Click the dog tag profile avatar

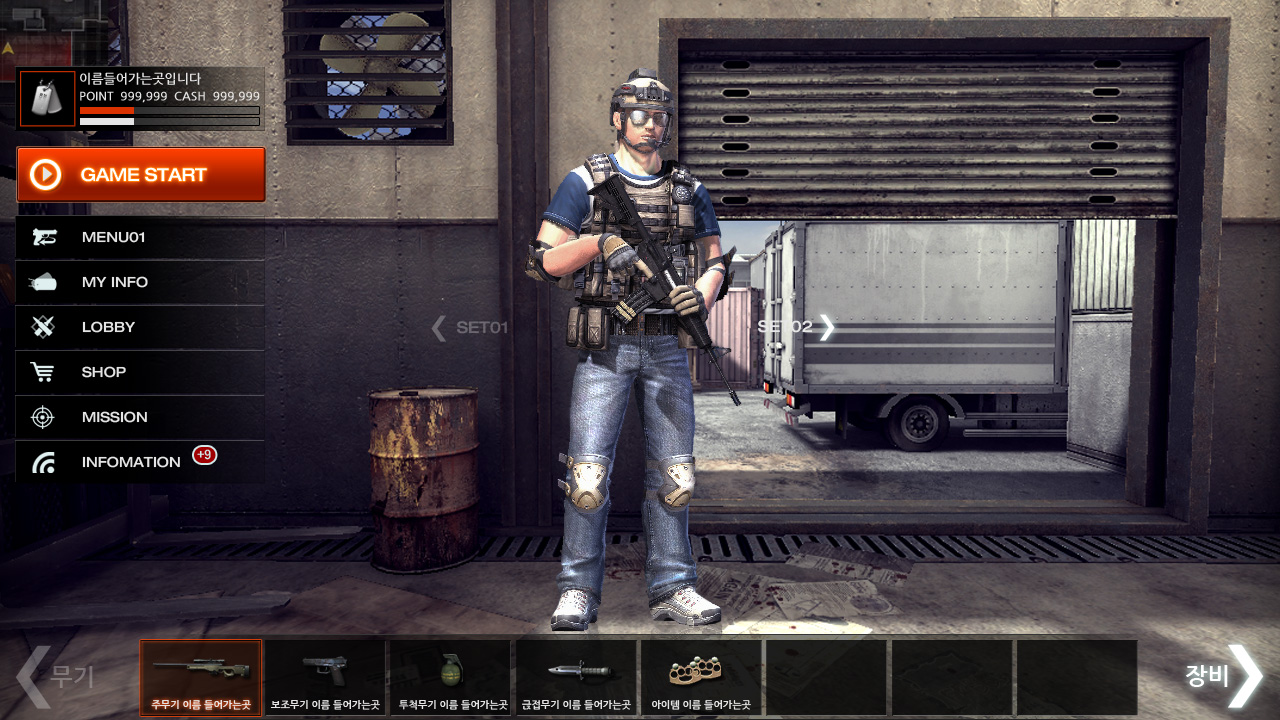pyautogui.click(x=47, y=99)
